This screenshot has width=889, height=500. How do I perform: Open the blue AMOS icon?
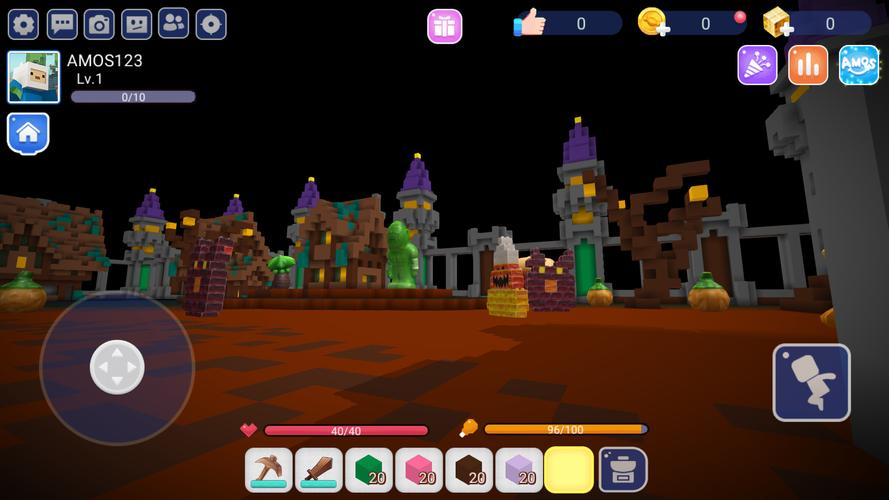click(x=859, y=65)
